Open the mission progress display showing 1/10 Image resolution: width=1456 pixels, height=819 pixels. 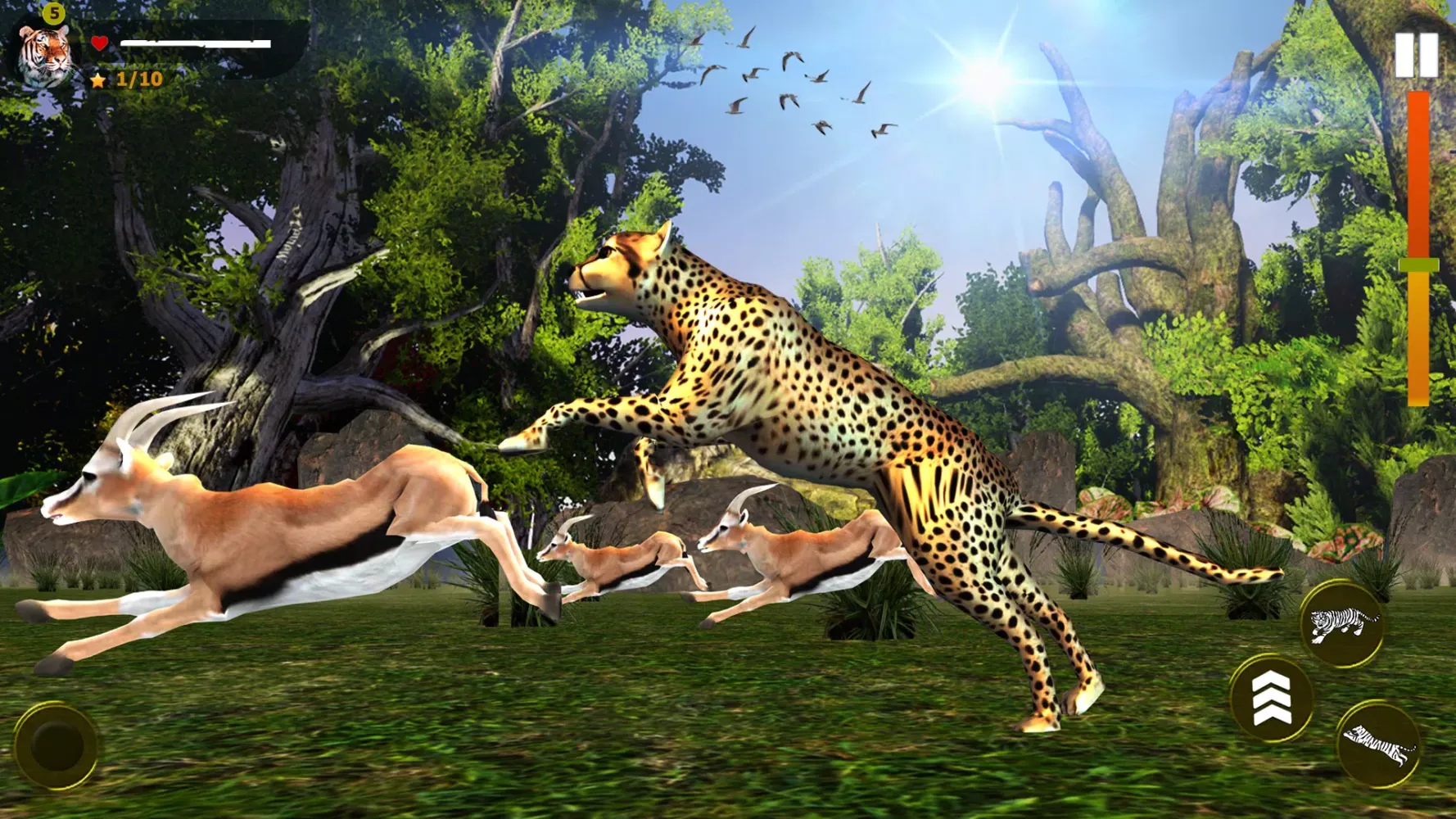point(139,80)
